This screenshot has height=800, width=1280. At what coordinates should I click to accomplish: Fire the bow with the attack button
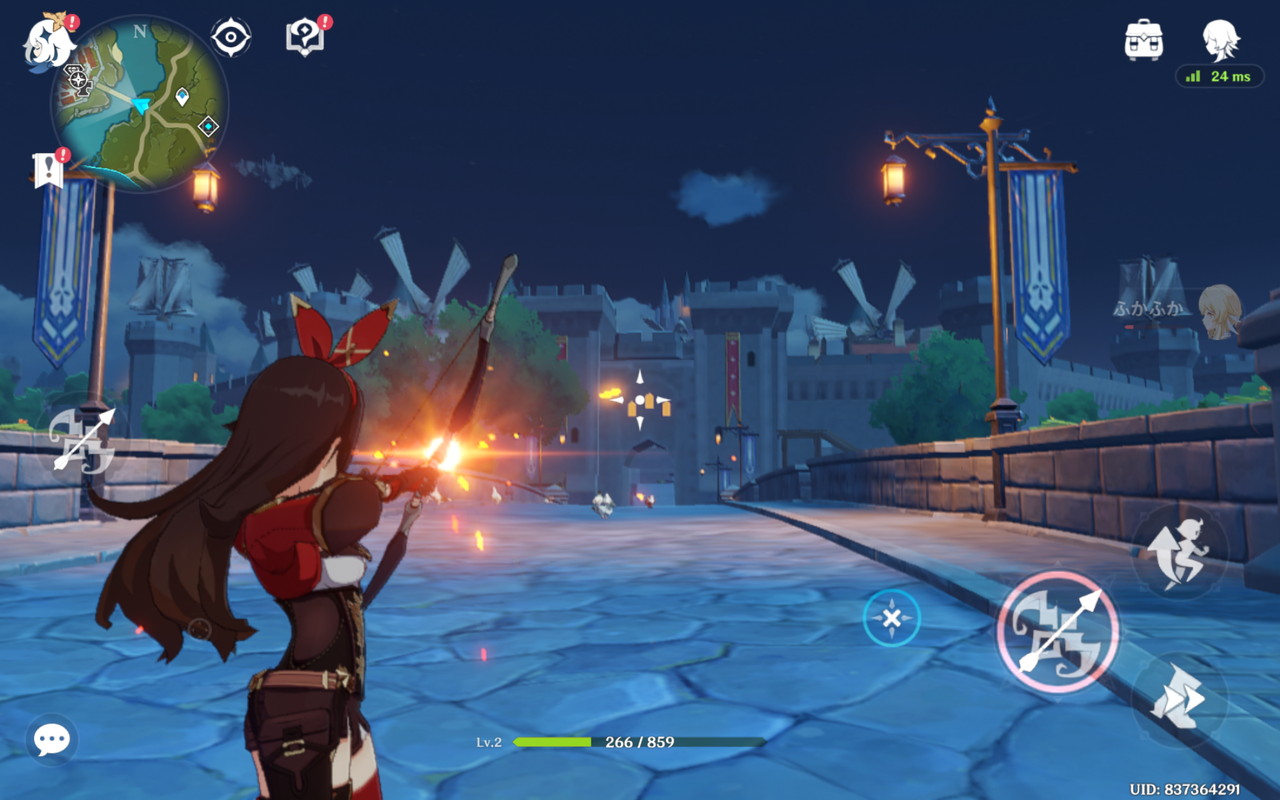(x=1058, y=632)
